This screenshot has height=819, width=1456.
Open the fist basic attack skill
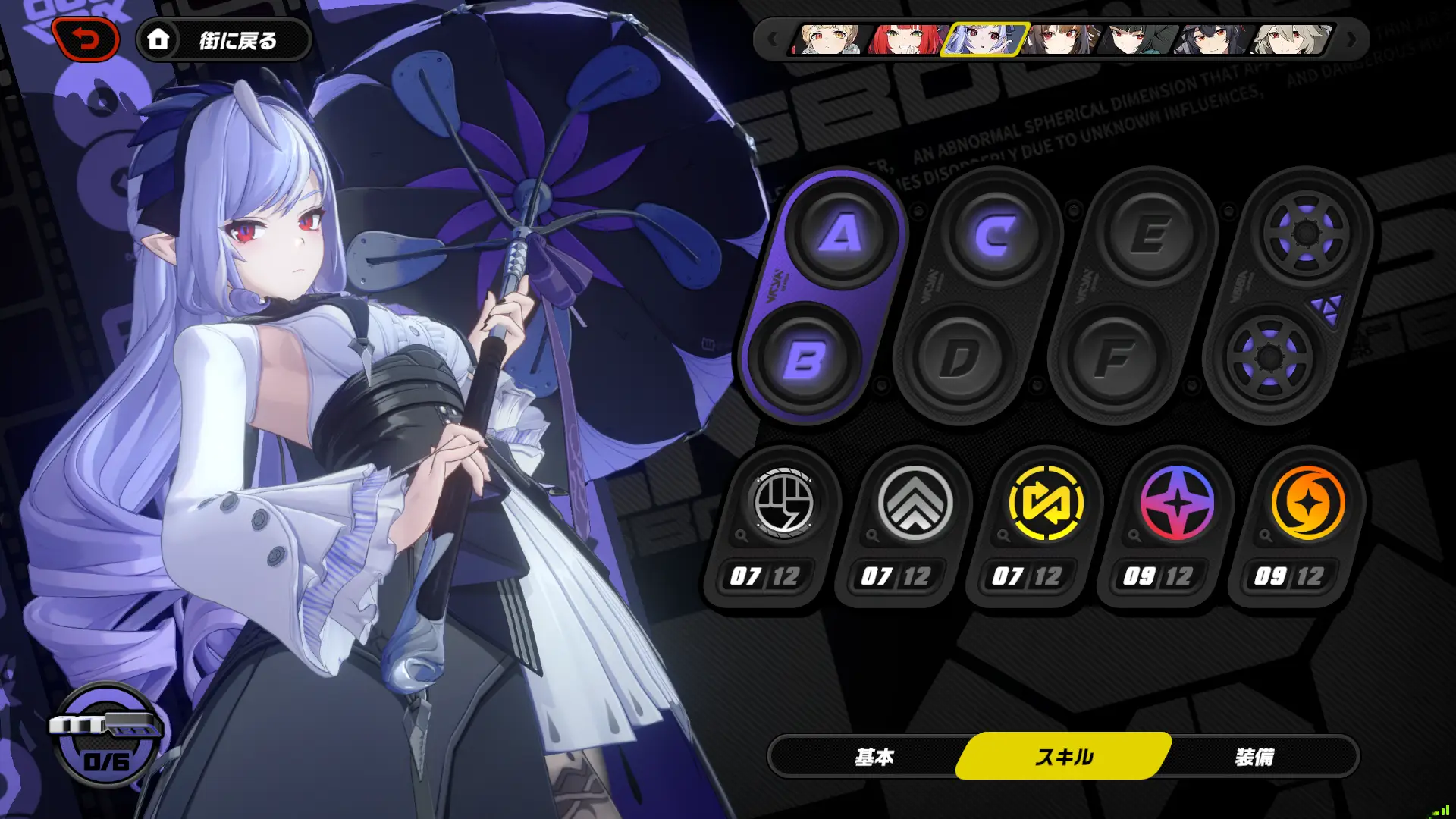[783, 503]
